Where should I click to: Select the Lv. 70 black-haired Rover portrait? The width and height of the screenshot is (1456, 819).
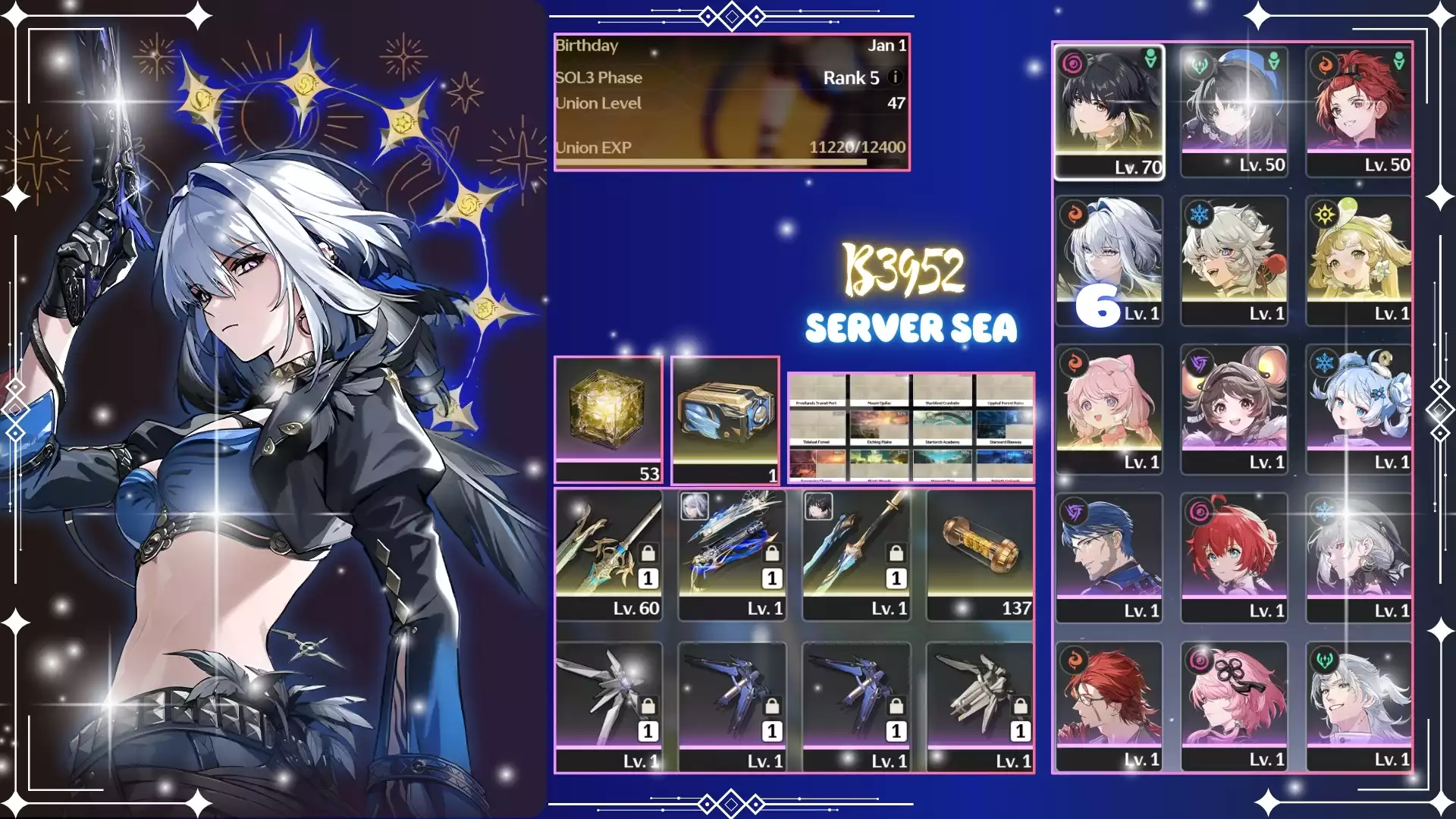point(1109,111)
